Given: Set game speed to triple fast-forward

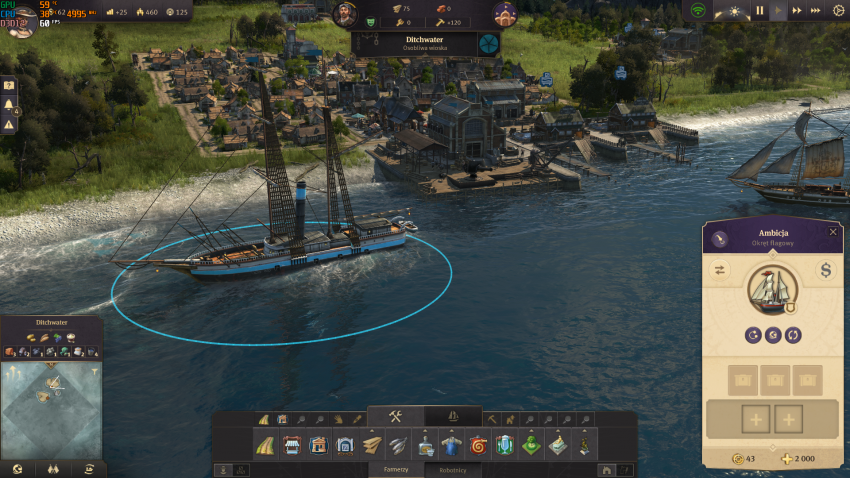Looking at the screenshot, I should (816, 11).
